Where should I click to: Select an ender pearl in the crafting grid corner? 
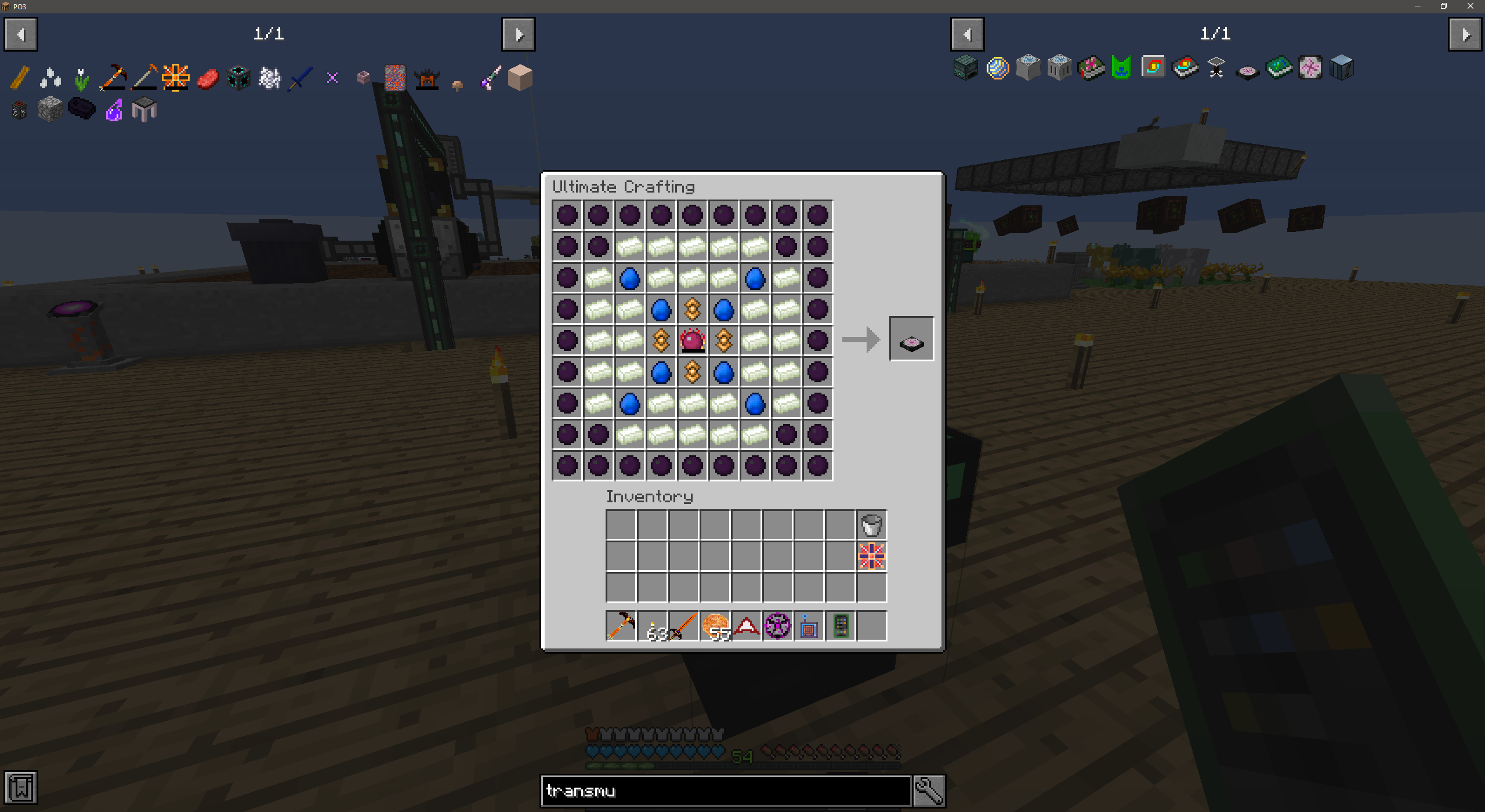[567, 215]
